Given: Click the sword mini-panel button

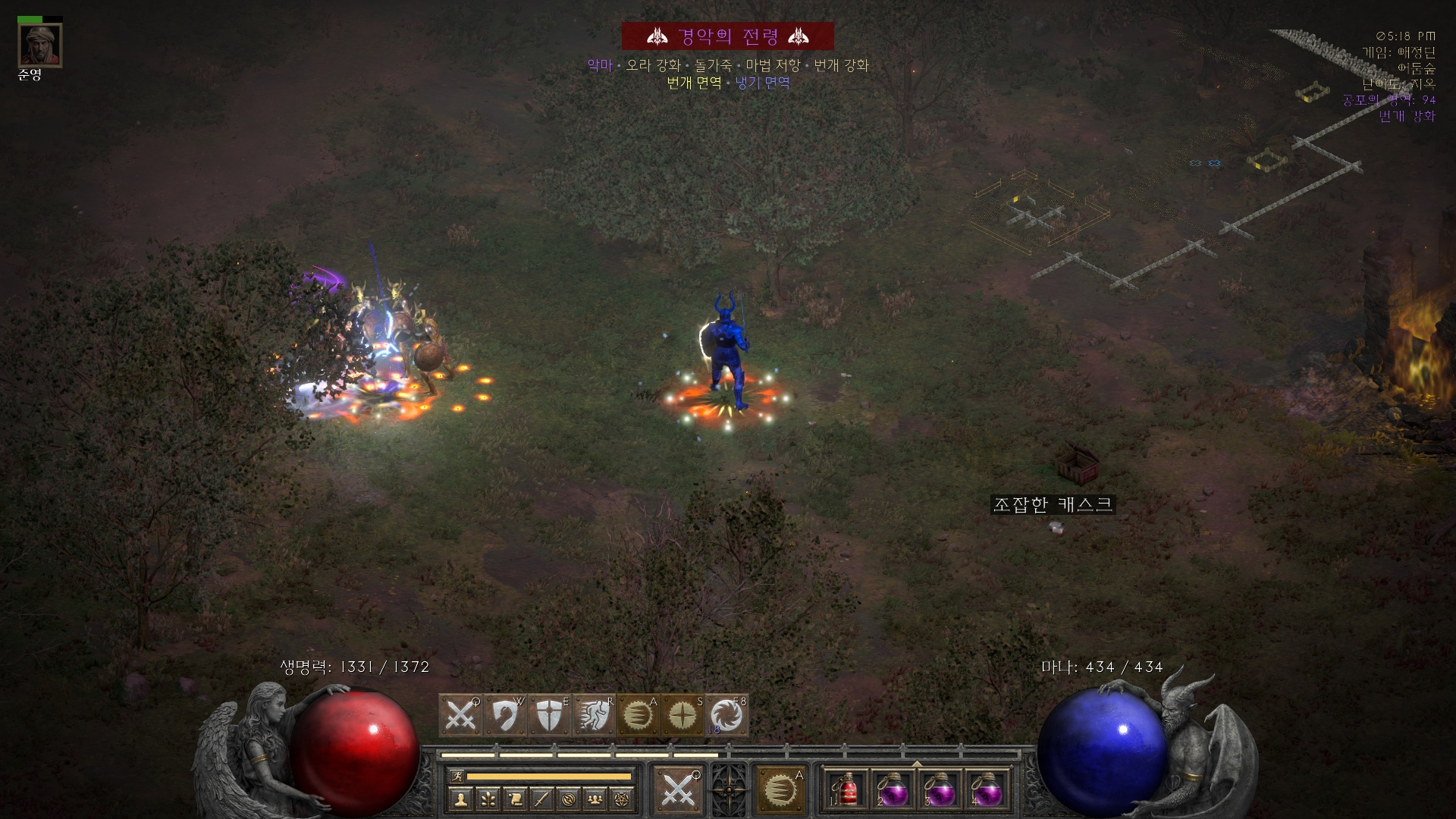Looking at the screenshot, I should pyautogui.click(x=541, y=799).
